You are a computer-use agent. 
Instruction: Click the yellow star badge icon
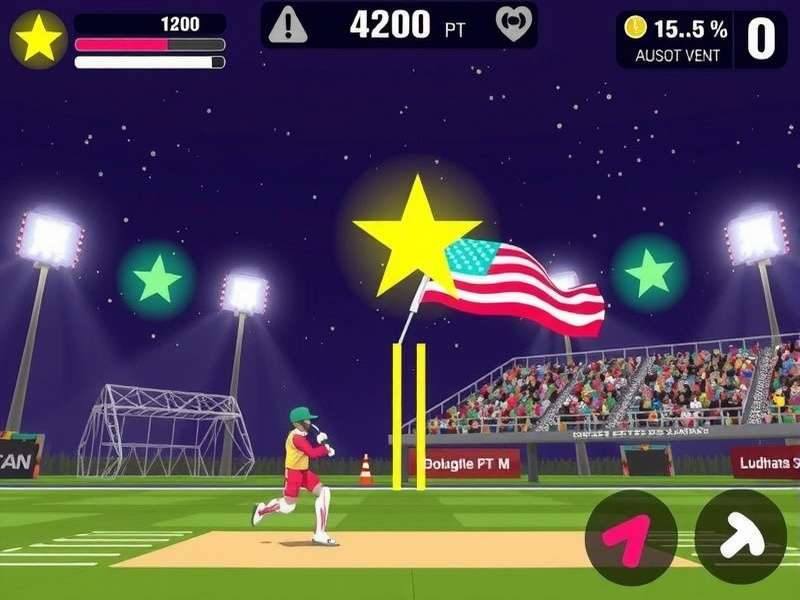(39, 39)
